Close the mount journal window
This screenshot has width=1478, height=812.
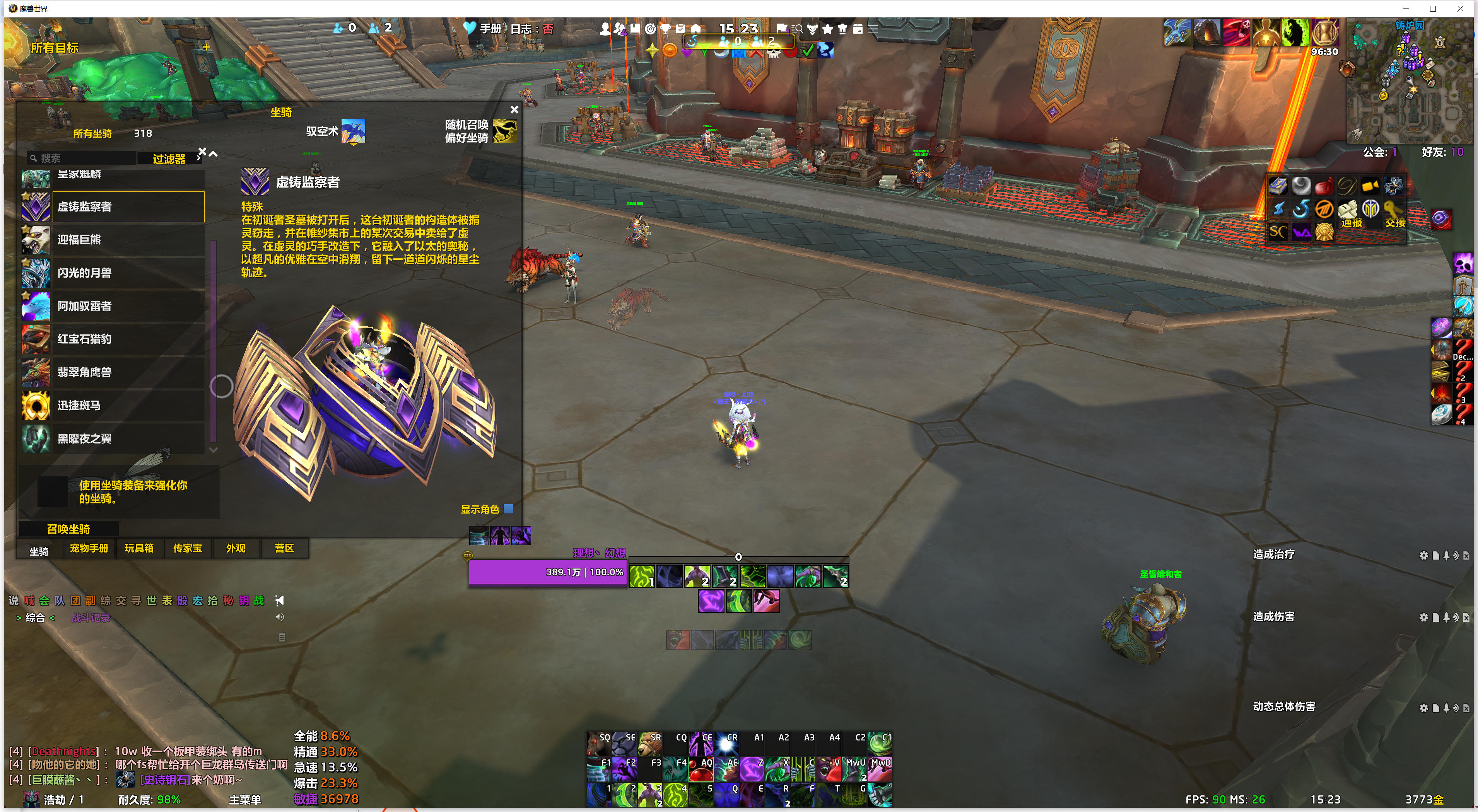[x=514, y=109]
